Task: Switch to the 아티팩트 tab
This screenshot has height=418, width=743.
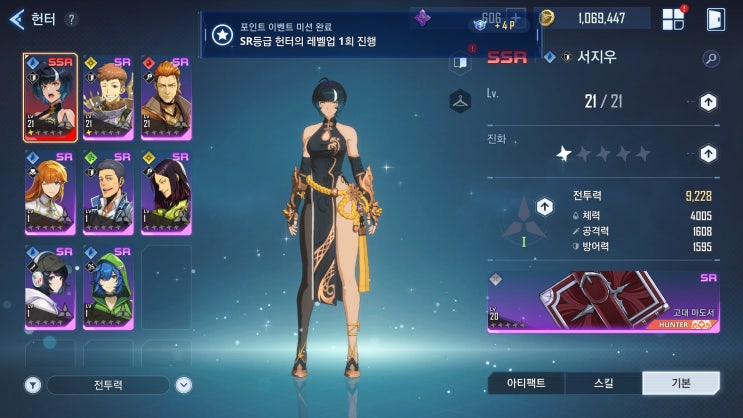Action: point(526,383)
